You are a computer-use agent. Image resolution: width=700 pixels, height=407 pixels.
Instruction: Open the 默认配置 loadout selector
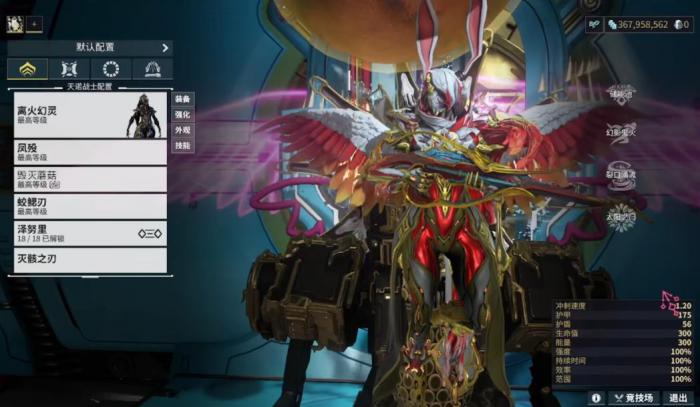coord(90,47)
